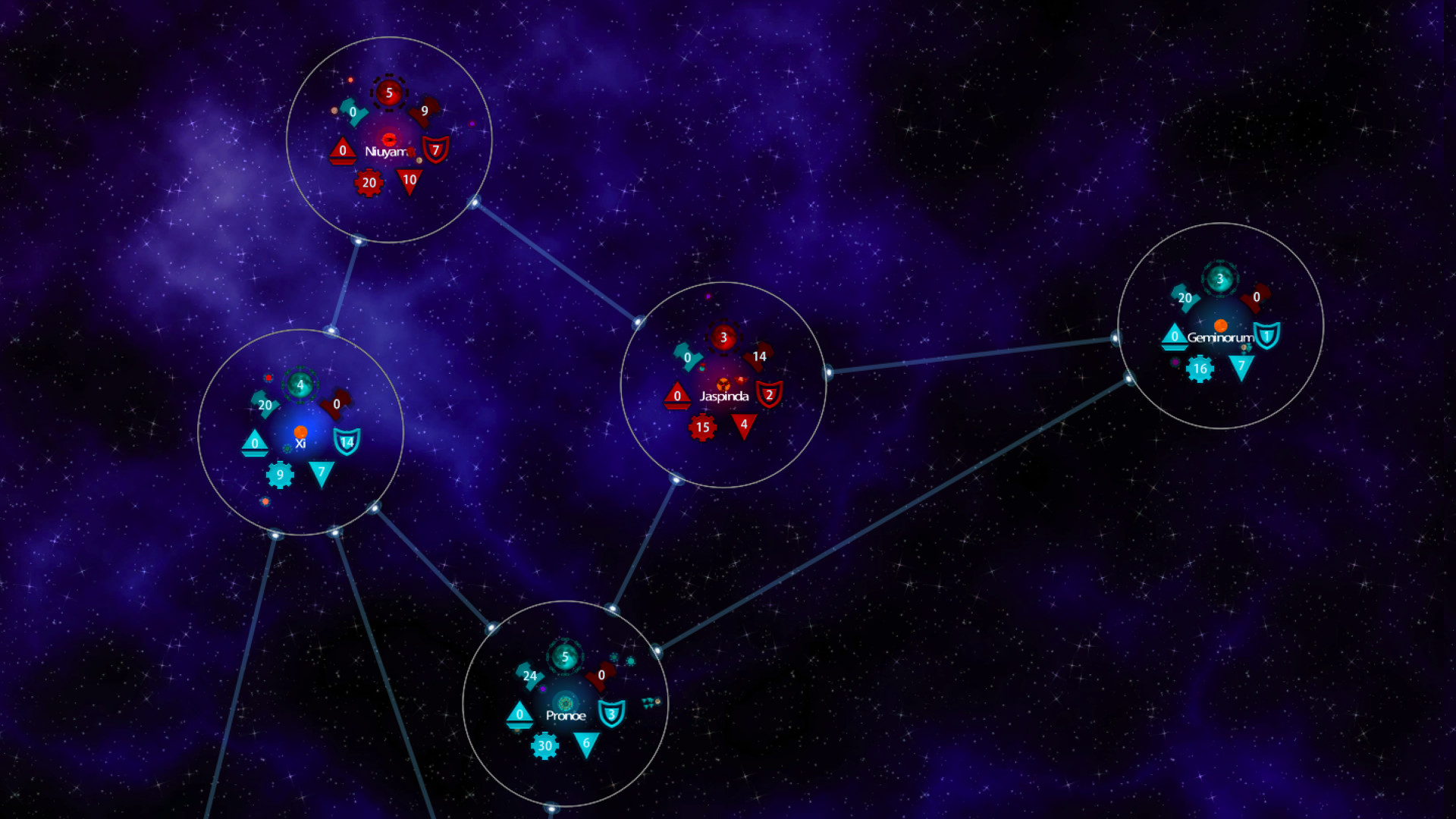1456x819 pixels.
Task: Select the red gear industry icon on Niuyam
Action: coord(369,182)
